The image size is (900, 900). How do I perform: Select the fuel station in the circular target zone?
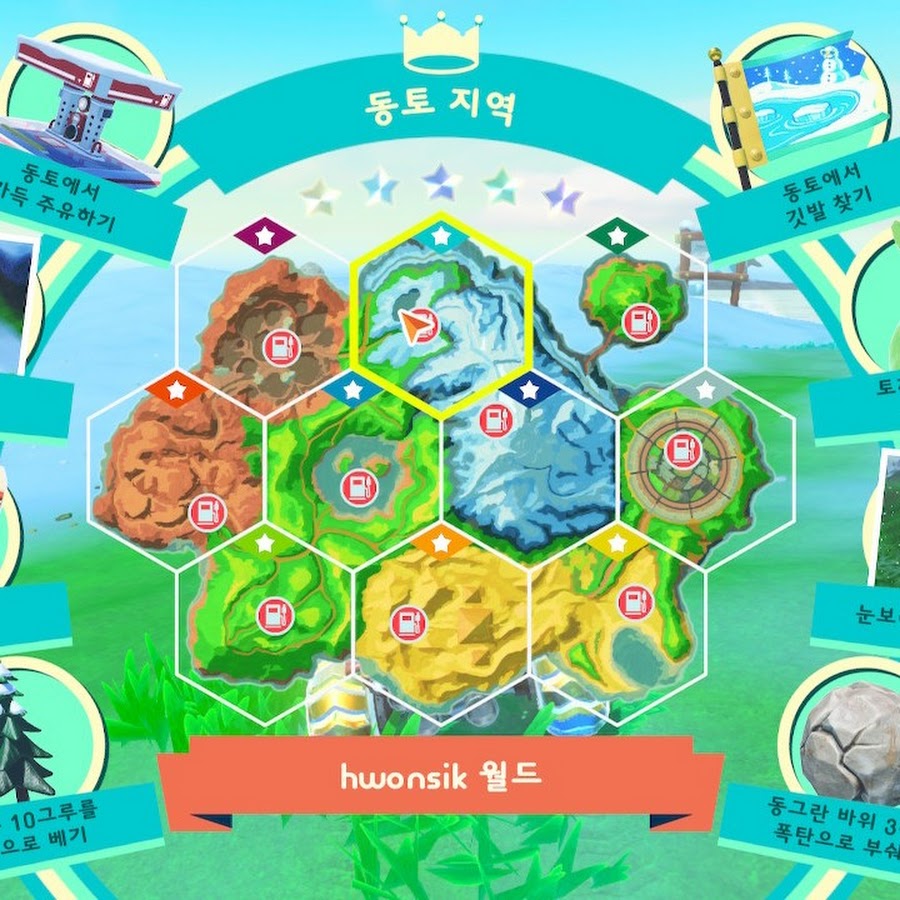point(684,450)
